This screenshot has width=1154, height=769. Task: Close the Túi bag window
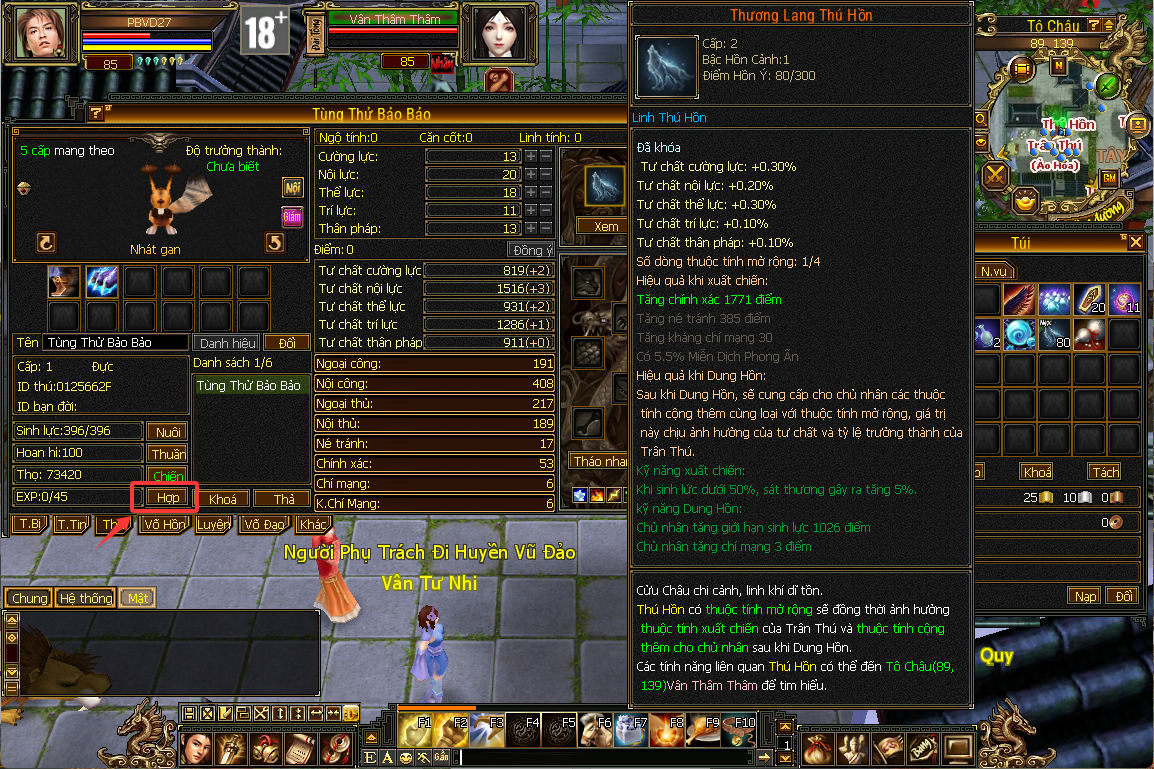(1136, 243)
